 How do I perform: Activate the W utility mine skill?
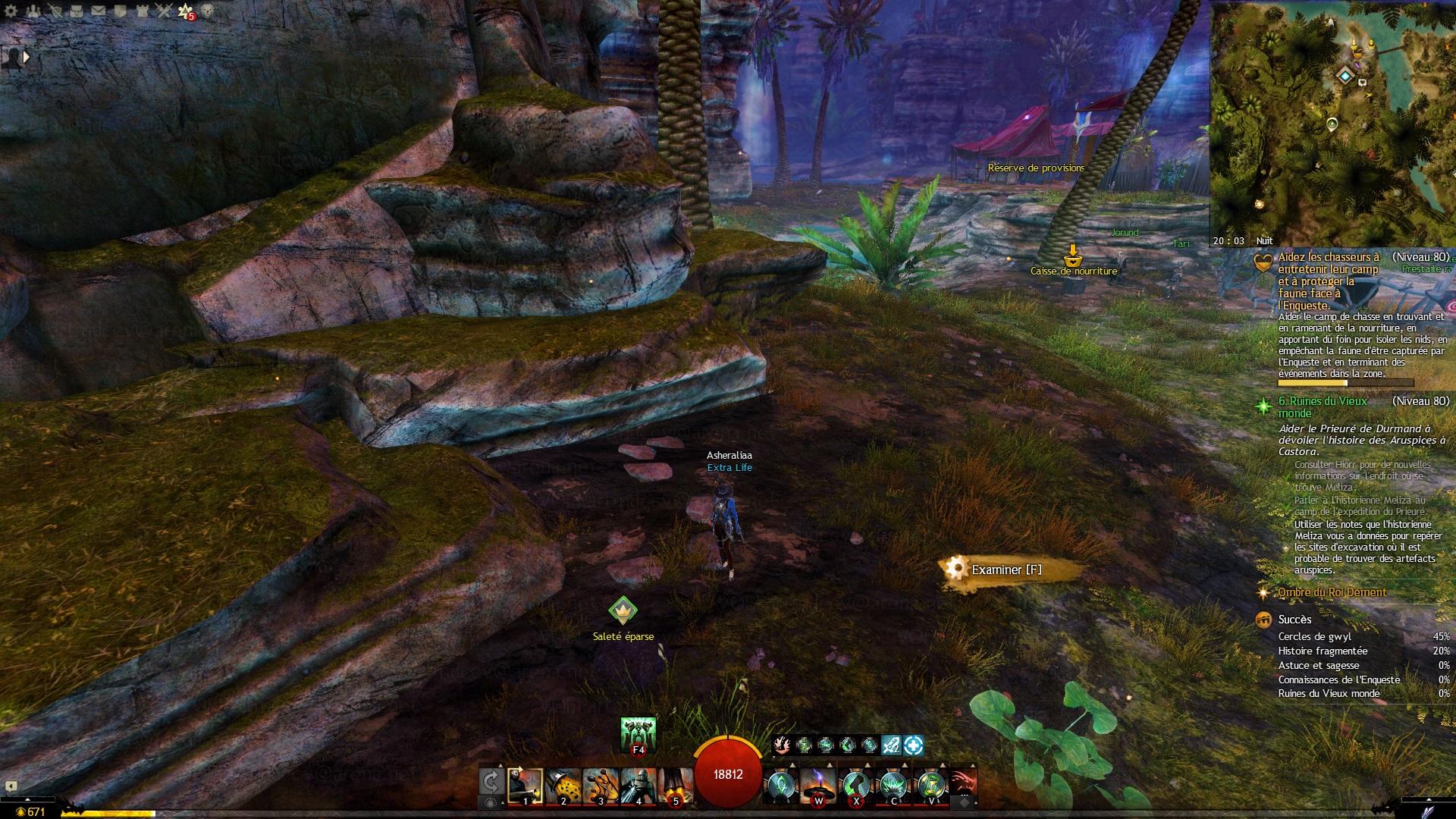pos(818,786)
